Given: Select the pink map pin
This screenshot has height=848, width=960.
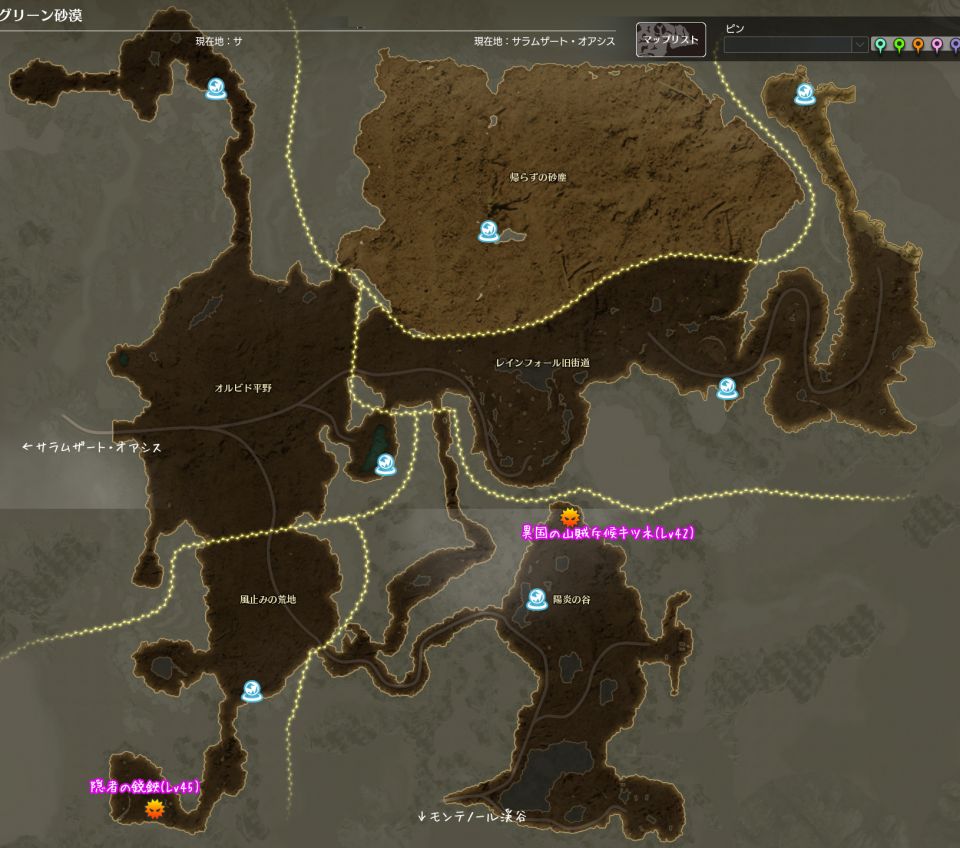Looking at the screenshot, I should point(937,45).
